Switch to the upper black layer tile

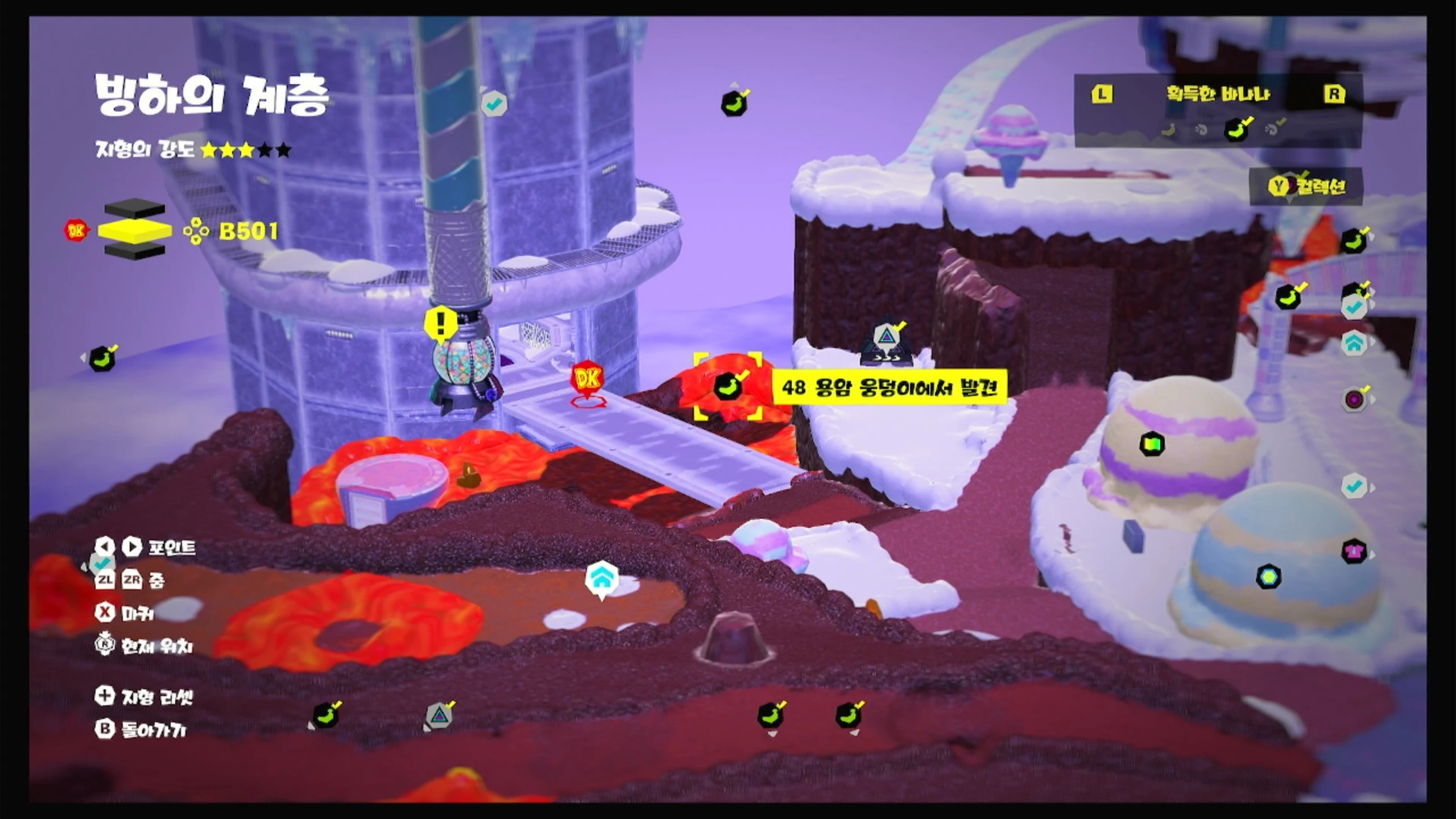pos(135,208)
